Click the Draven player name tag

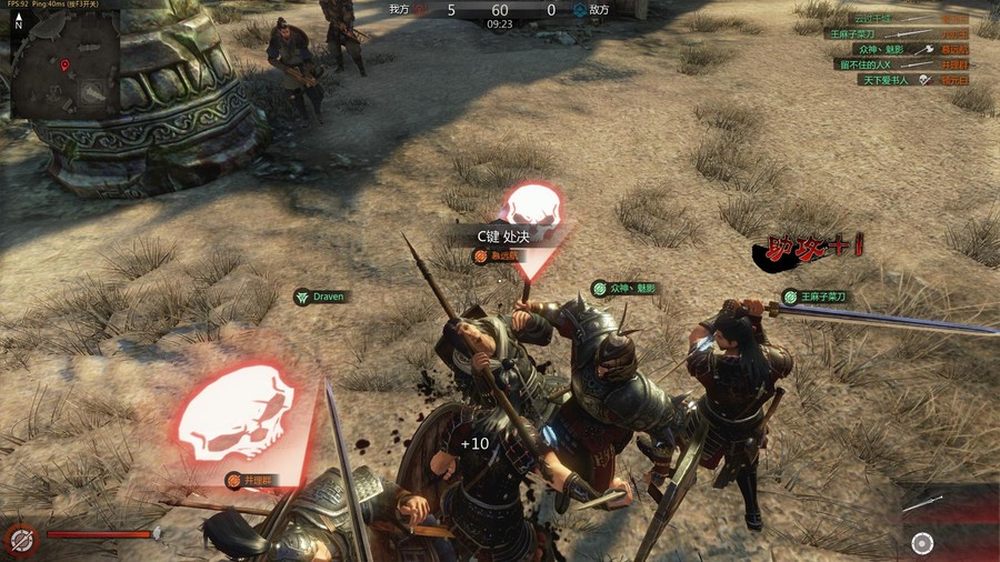pyautogui.click(x=320, y=297)
